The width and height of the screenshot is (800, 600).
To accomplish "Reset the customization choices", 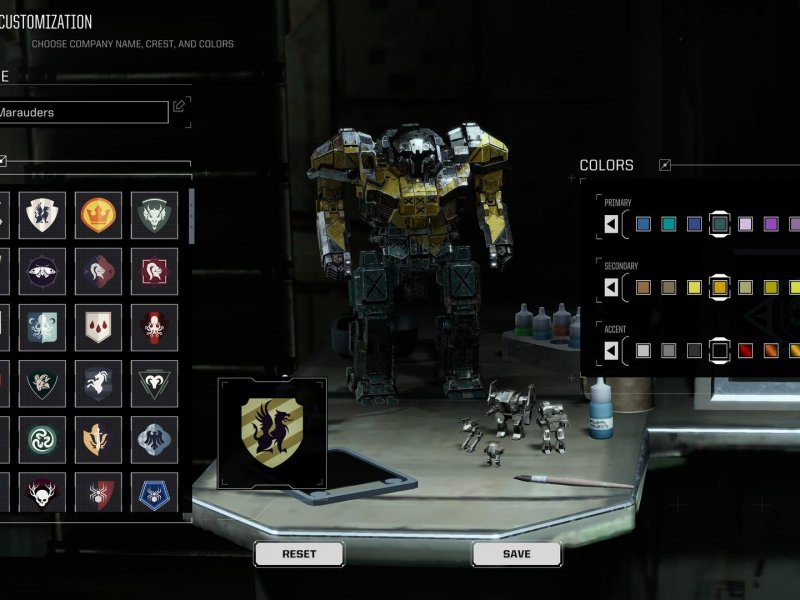I will pos(298,554).
